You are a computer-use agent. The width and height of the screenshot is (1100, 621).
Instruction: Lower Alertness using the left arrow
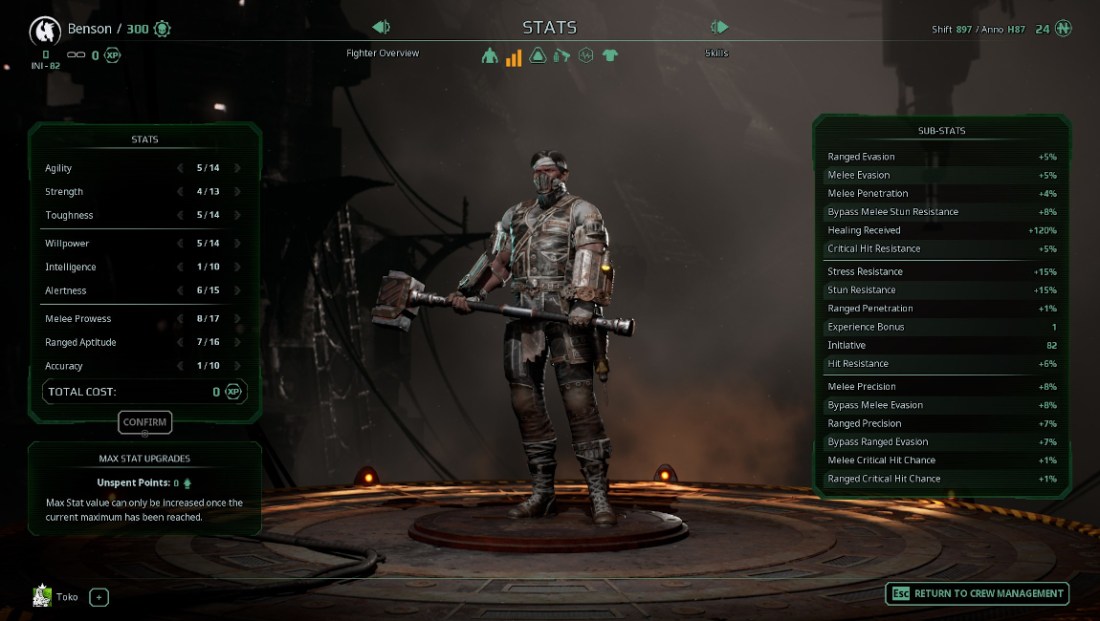(180, 291)
